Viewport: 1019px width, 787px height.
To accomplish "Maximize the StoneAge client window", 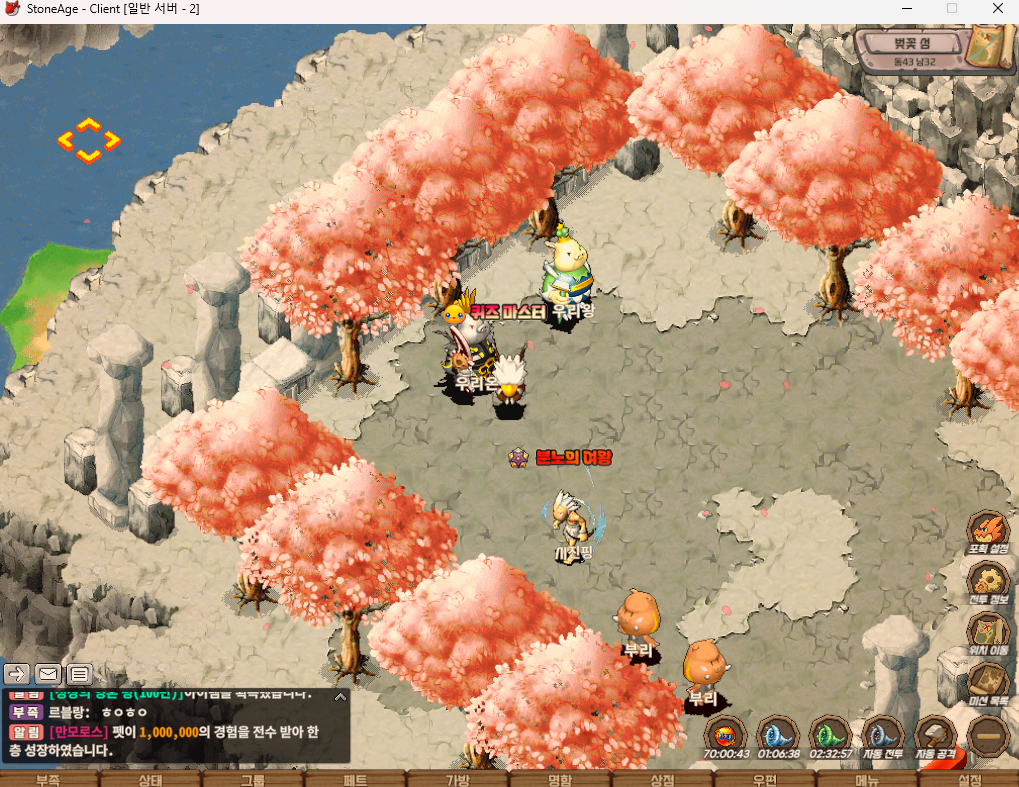I will click(x=952, y=9).
